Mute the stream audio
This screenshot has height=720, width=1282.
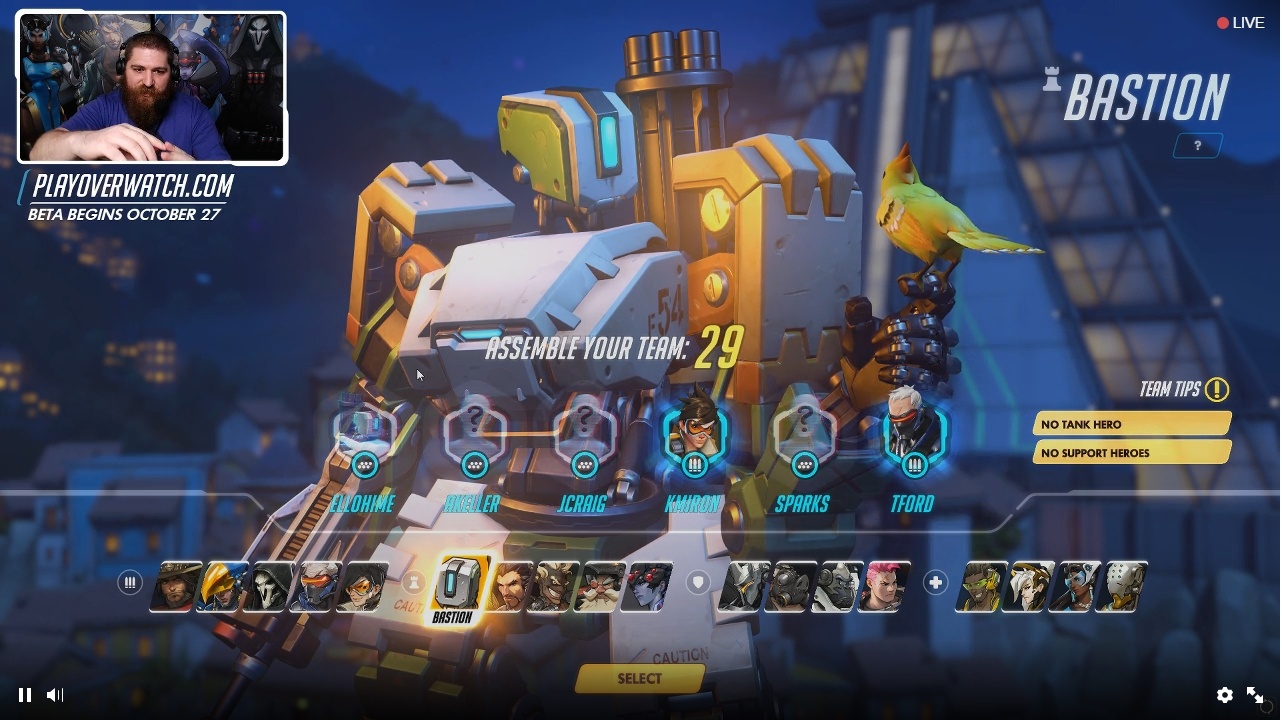[55, 695]
